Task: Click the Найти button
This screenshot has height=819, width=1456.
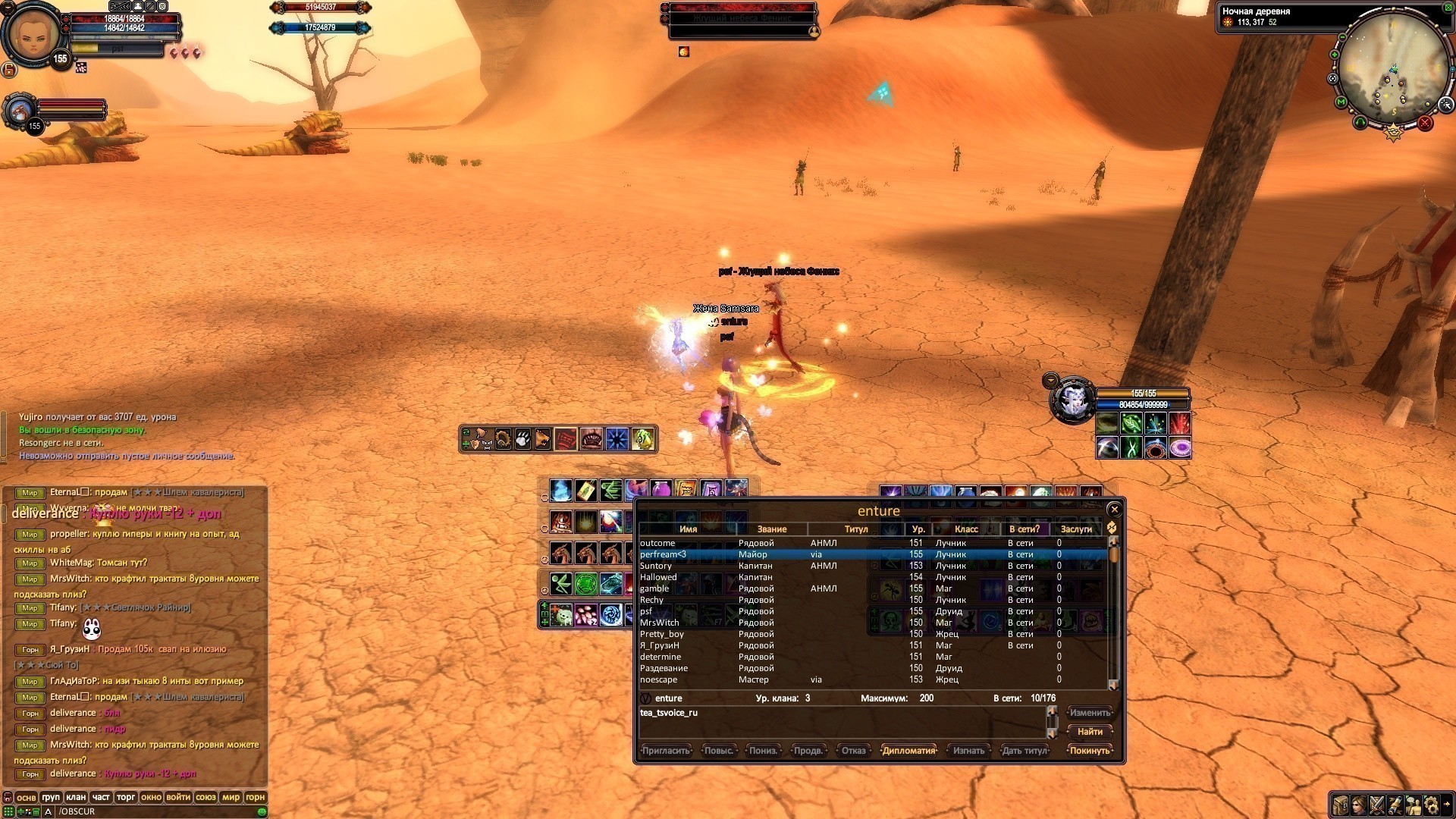Action: pyautogui.click(x=1090, y=732)
